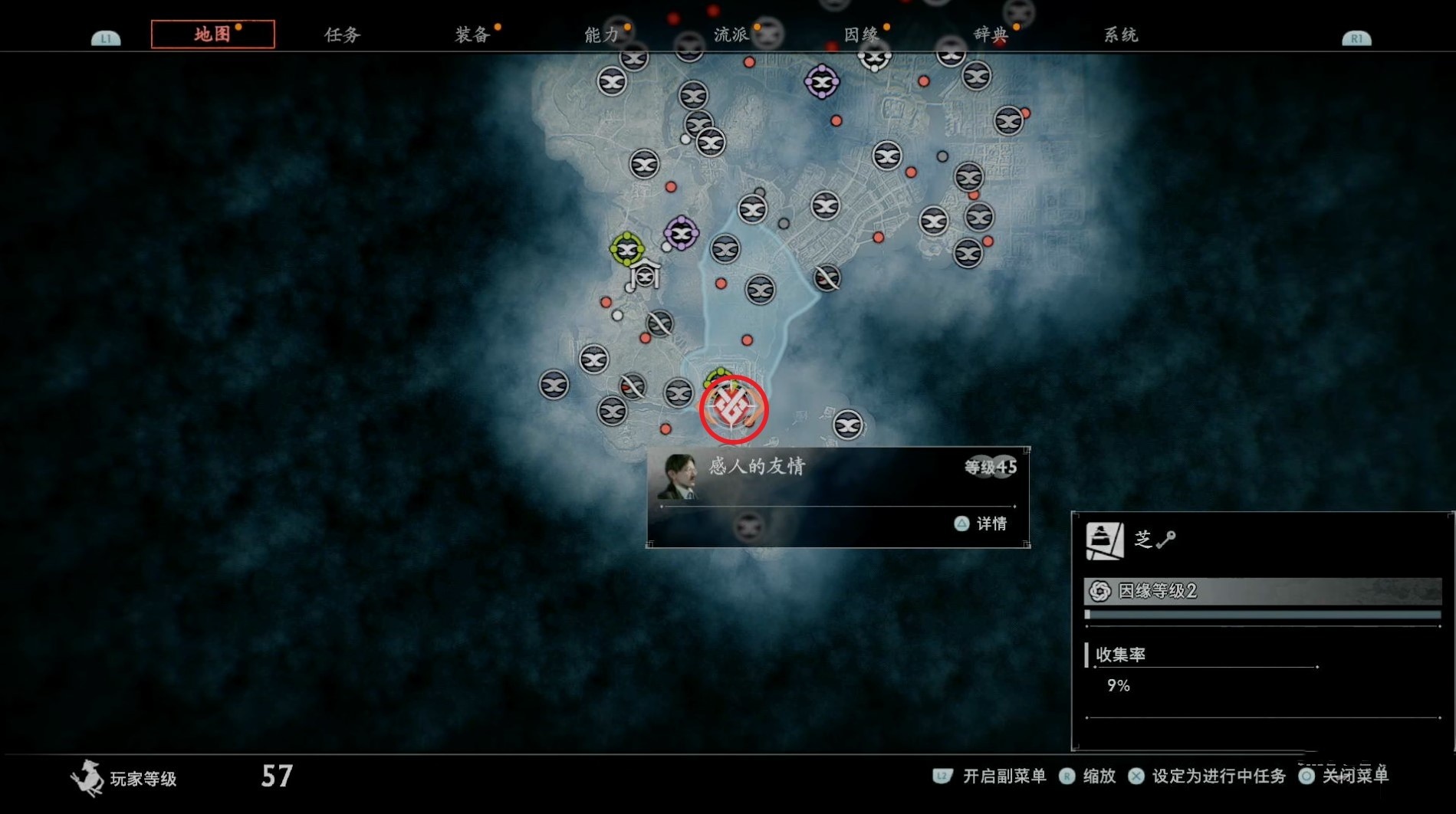The height and width of the screenshot is (814, 1456).
Task: Click the 芝 region header in side panel
Action: click(1143, 540)
